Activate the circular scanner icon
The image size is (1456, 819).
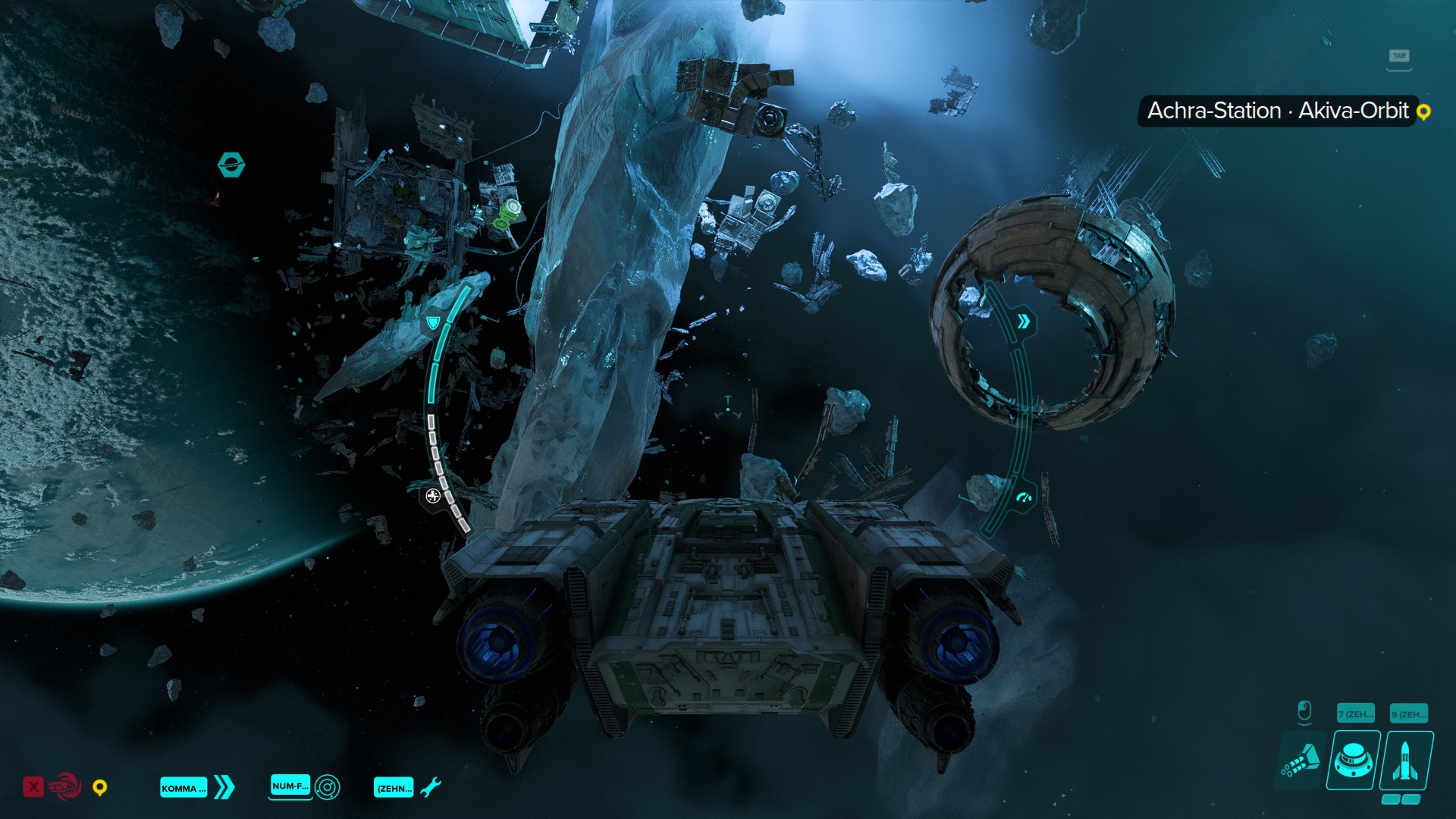click(x=328, y=787)
